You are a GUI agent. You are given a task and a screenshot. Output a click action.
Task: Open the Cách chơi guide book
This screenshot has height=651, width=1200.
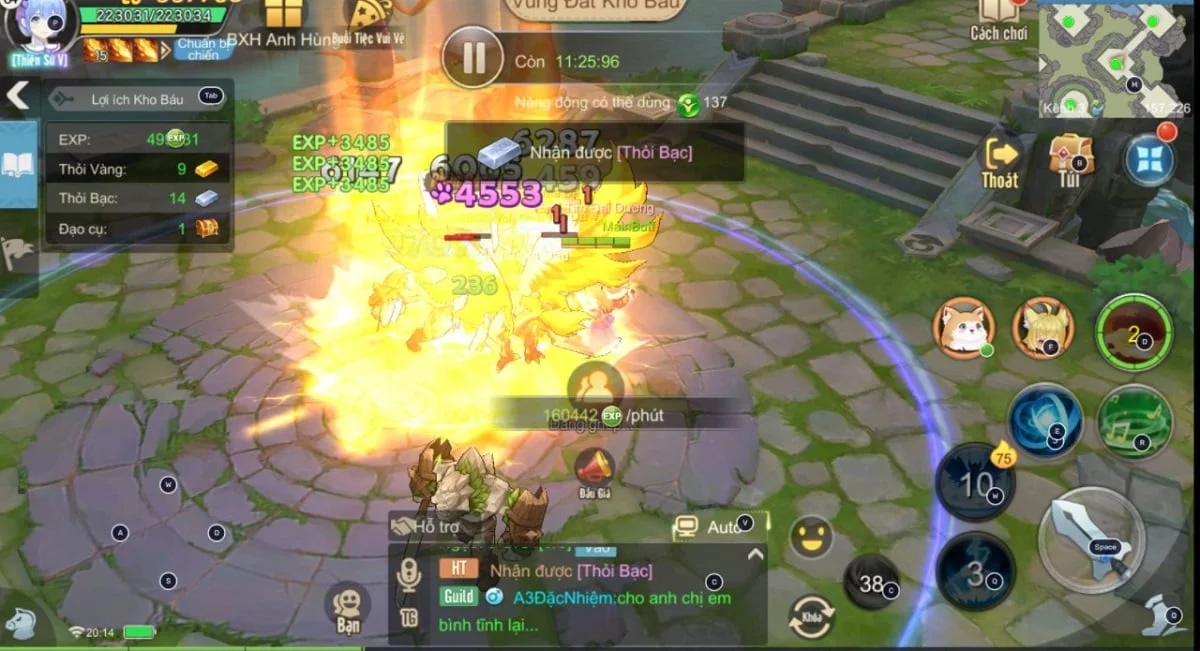[998, 18]
